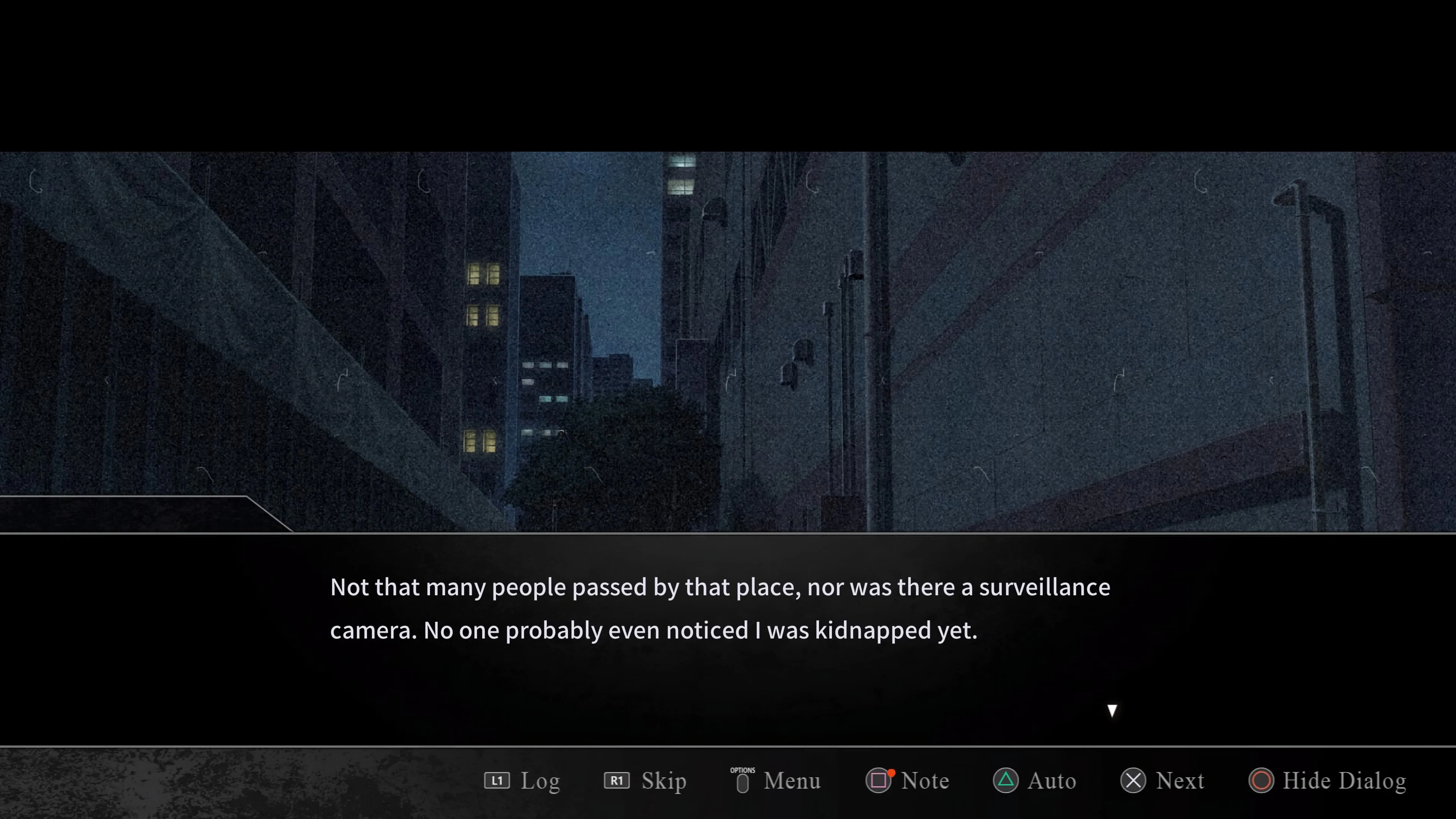Click the X button icon beside Next
1456x819 pixels.
pos(1133,781)
